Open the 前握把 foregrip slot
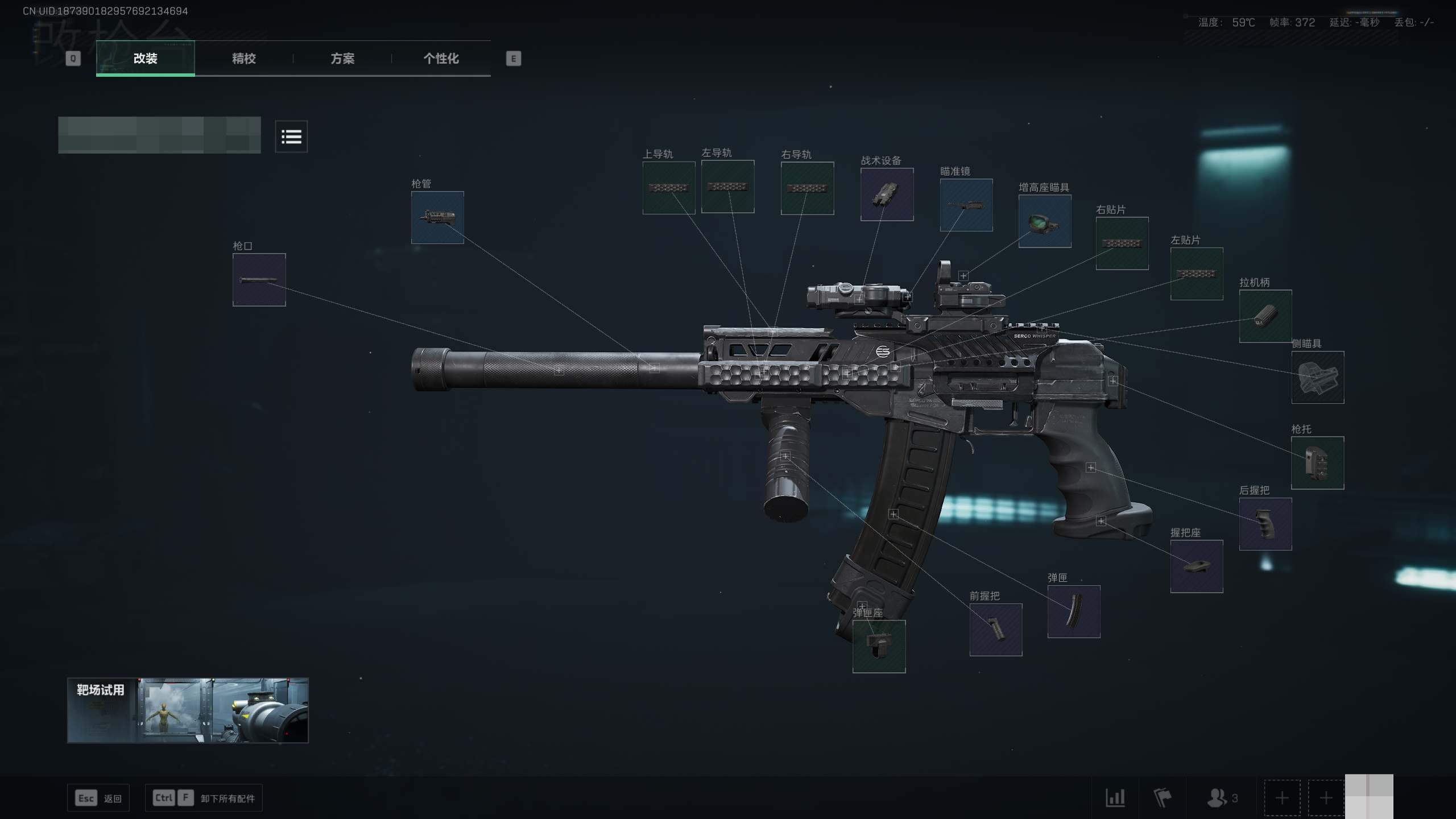Image resolution: width=1456 pixels, height=819 pixels. [x=995, y=630]
